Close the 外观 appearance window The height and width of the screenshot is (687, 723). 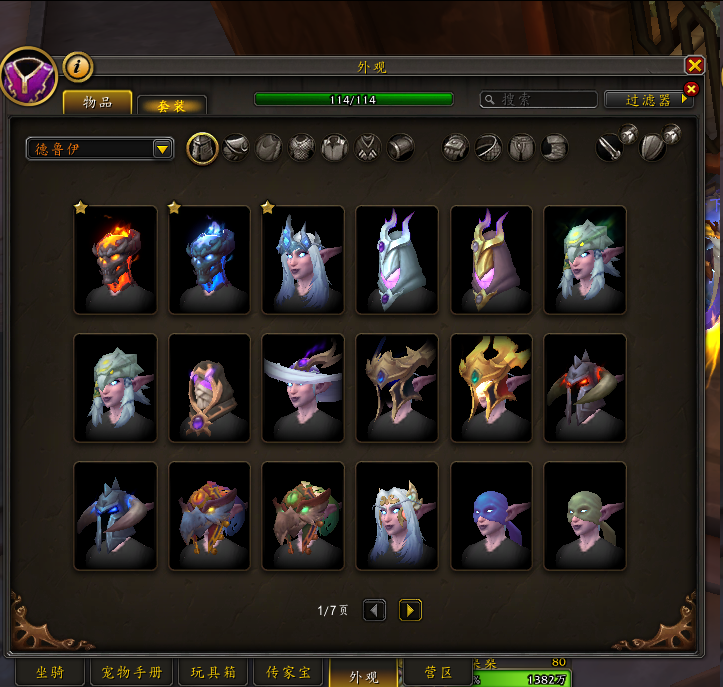pyautogui.click(x=694, y=65)
